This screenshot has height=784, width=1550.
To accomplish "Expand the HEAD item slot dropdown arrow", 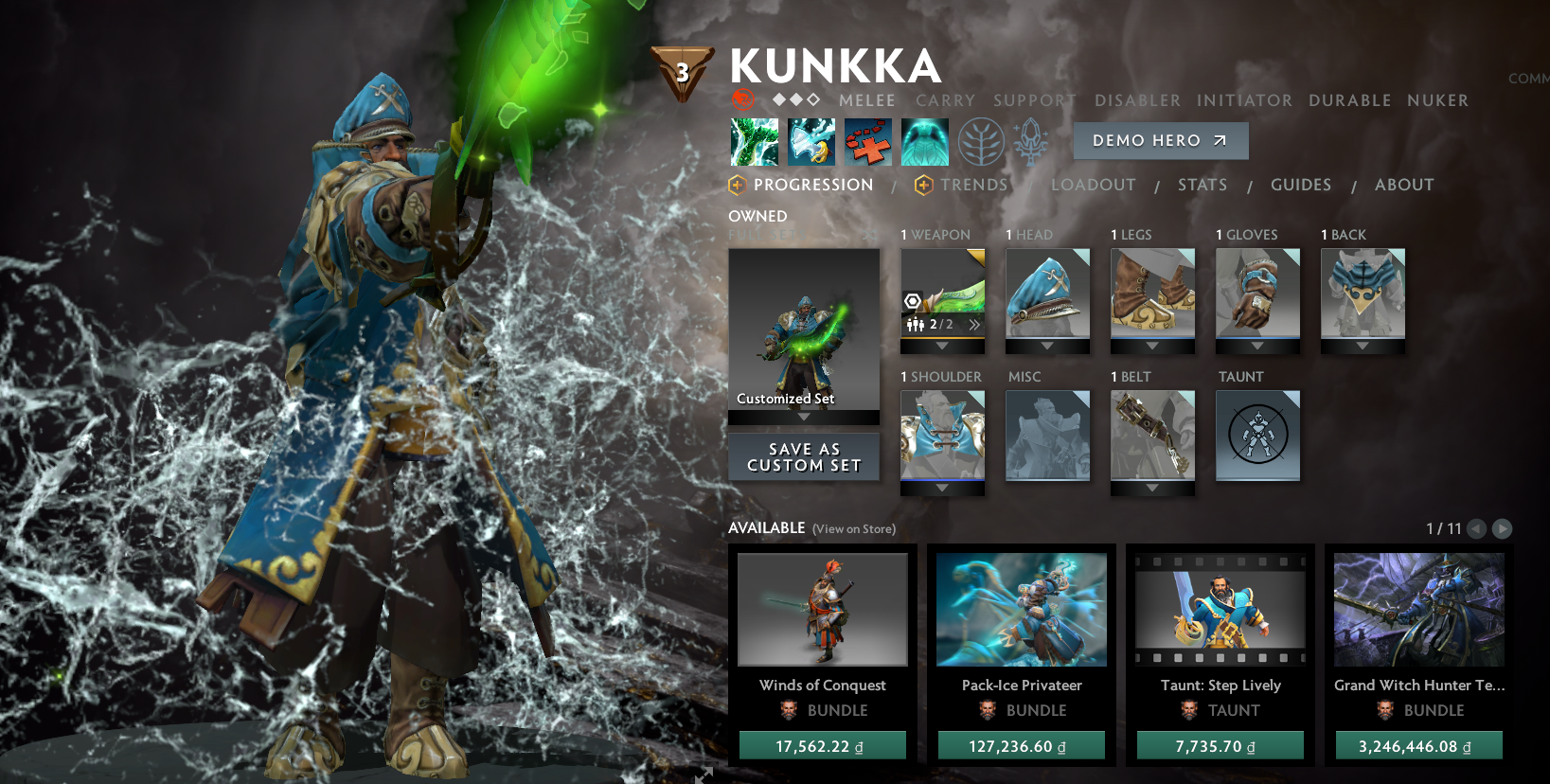I will coord(1047,345).
